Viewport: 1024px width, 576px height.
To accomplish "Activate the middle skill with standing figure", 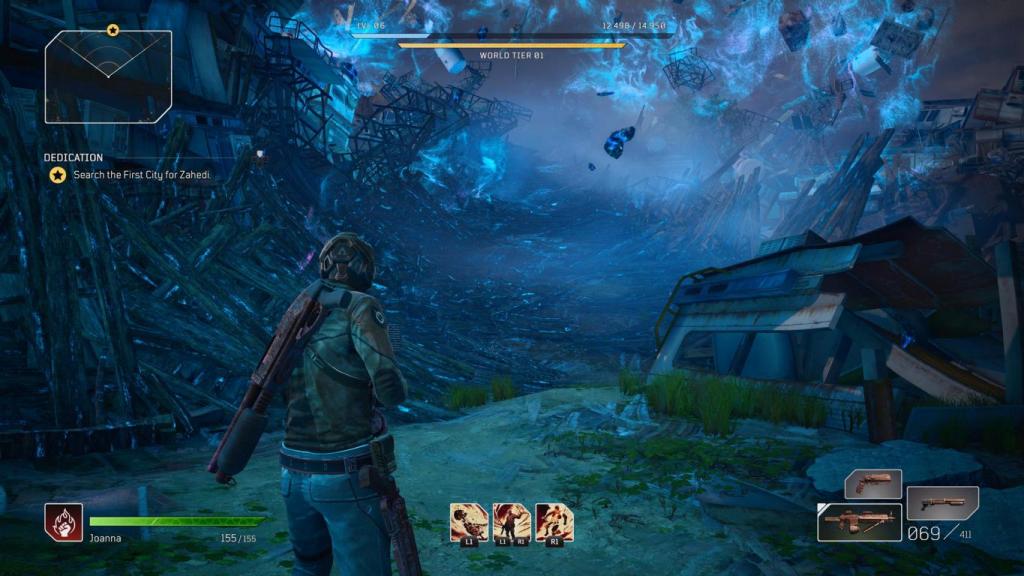I will tap(511, 522).
